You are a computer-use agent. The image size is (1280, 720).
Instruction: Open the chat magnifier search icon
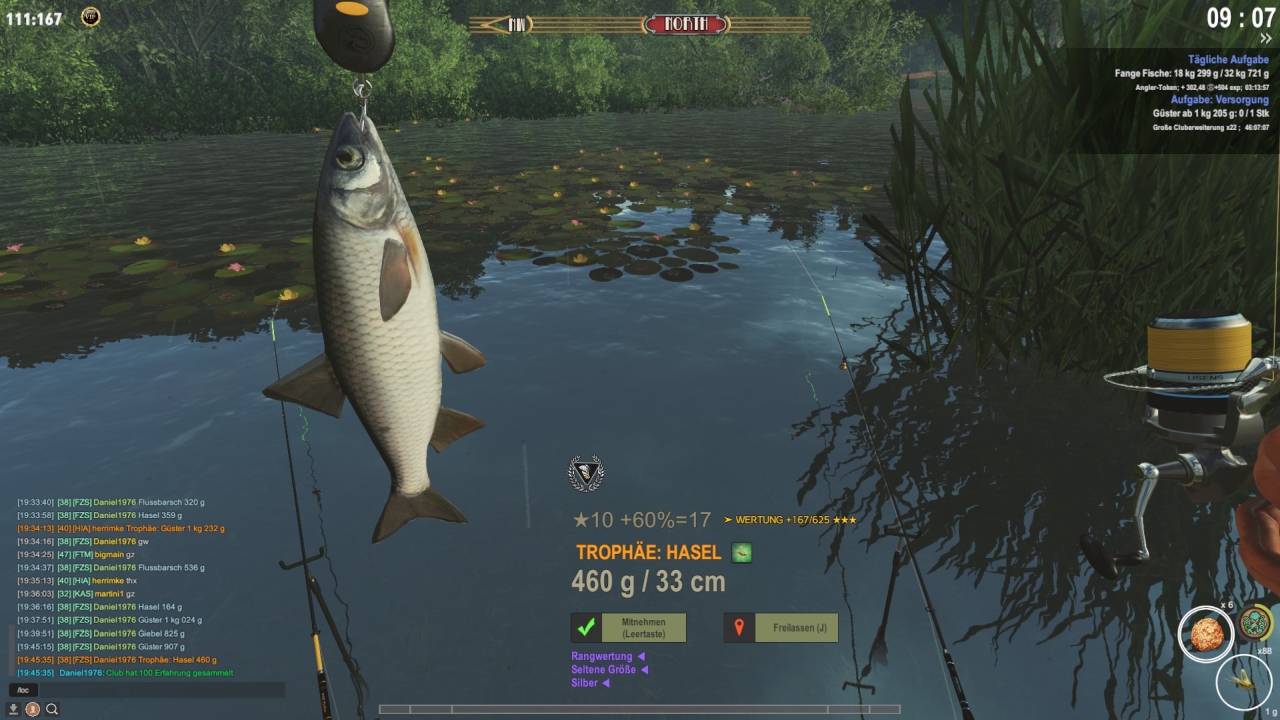pyautogui.click(x=52, y=709)
